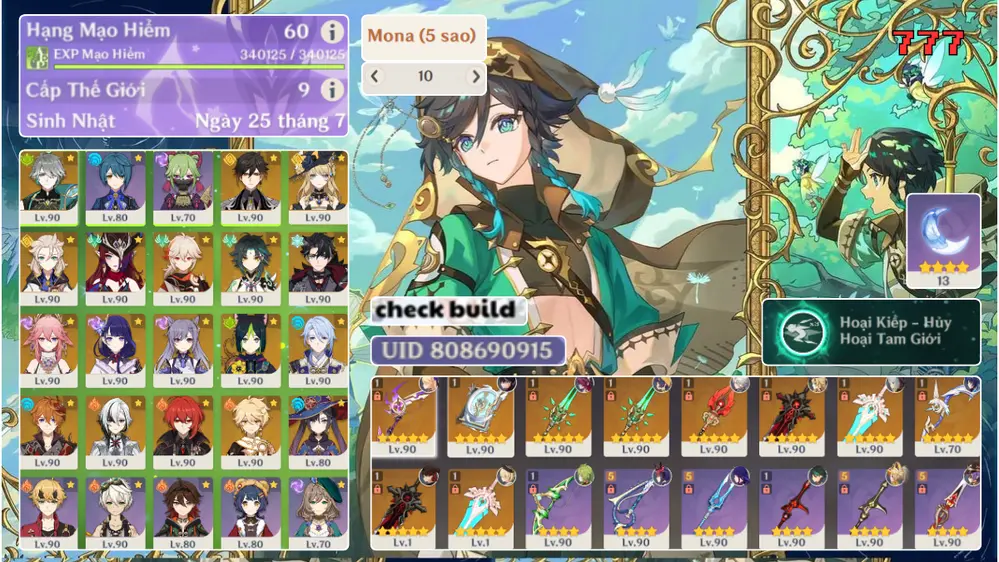Pick the masked Kuki Shinobu portrait
This screenshot has height=562, width=999.
(182, 184)
